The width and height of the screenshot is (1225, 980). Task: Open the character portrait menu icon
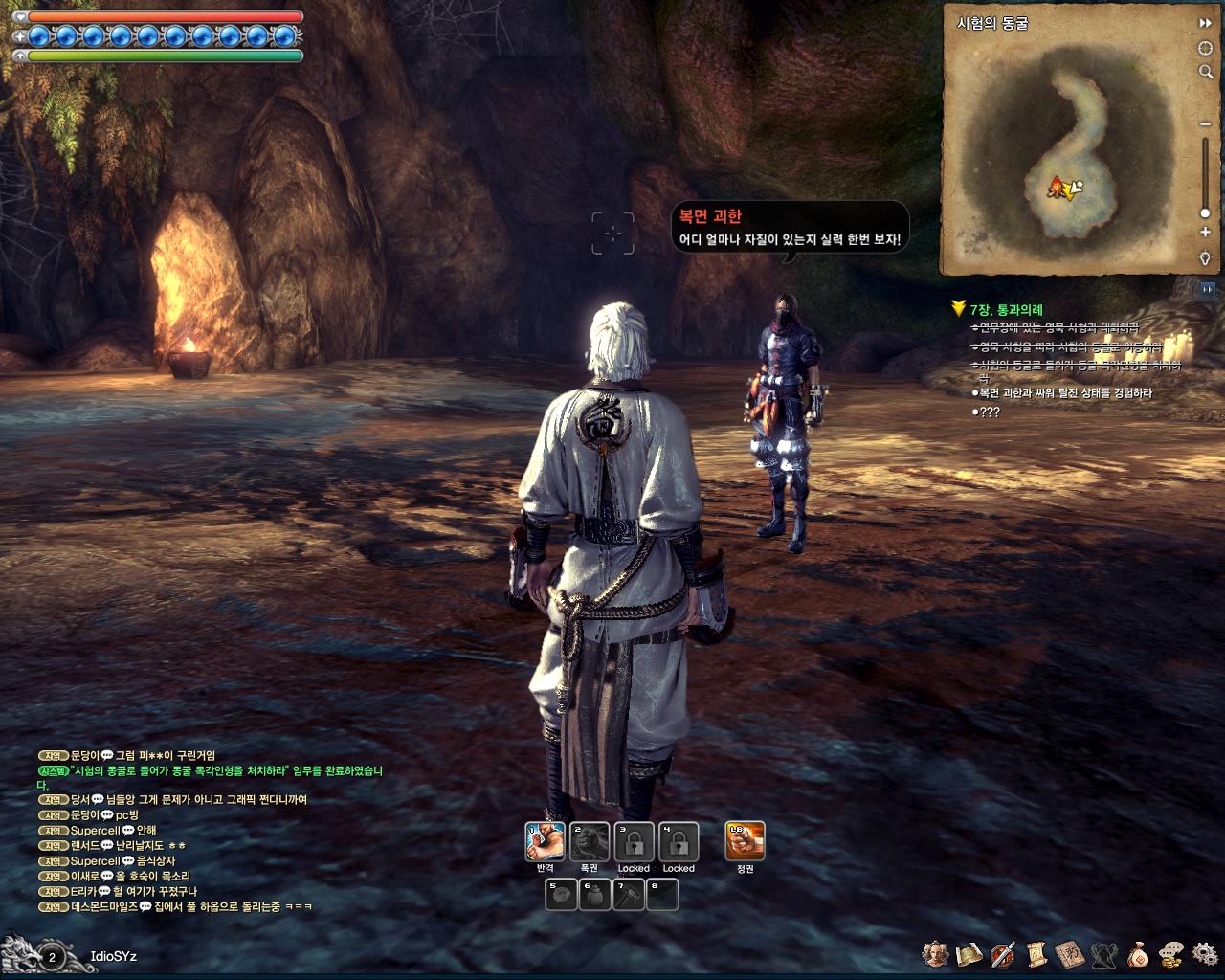pos(935,954)
